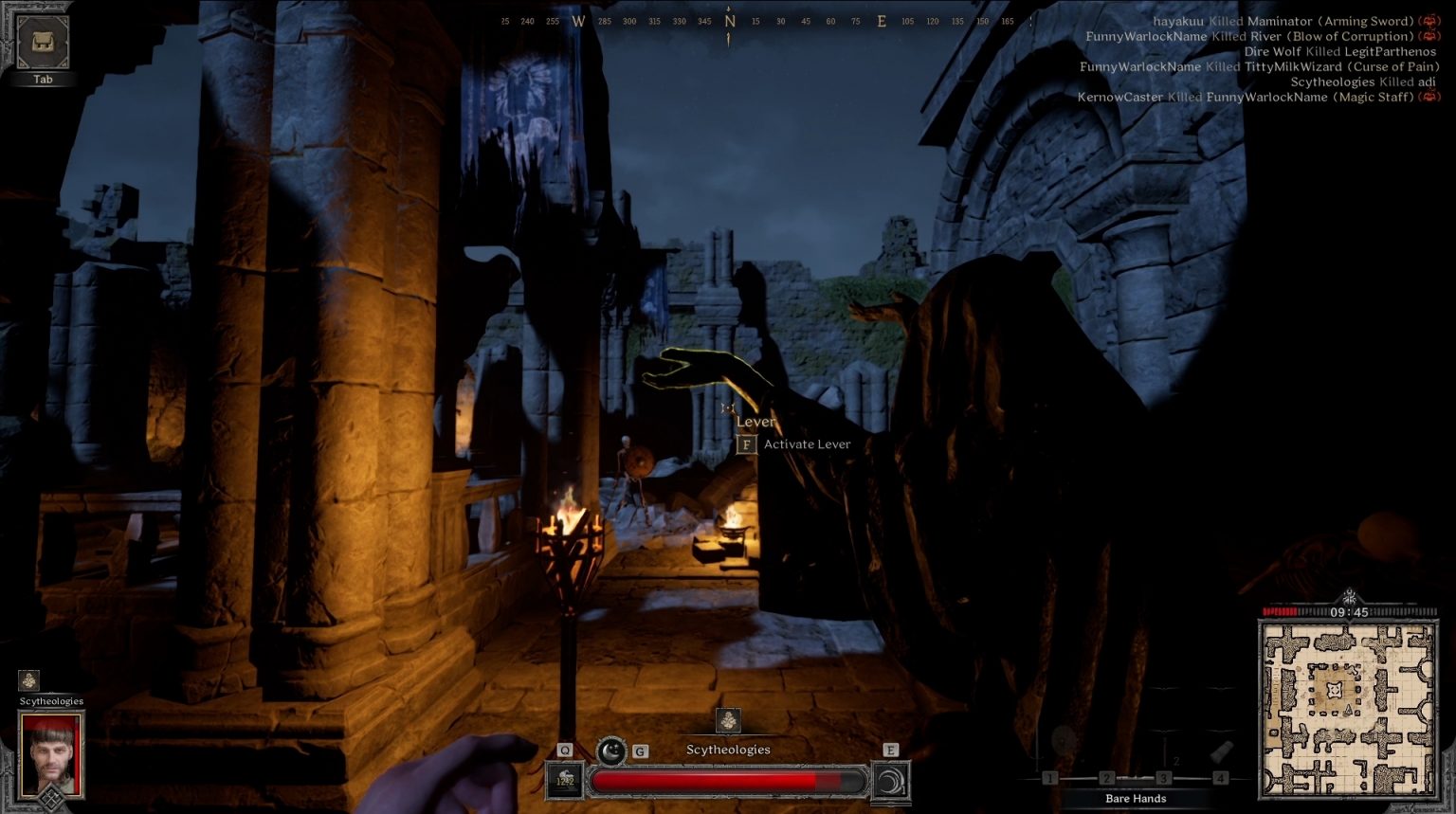1456x814 pixels.
Task: Select the snuffer item icon near slot 4
Action: click(1221, 751)
